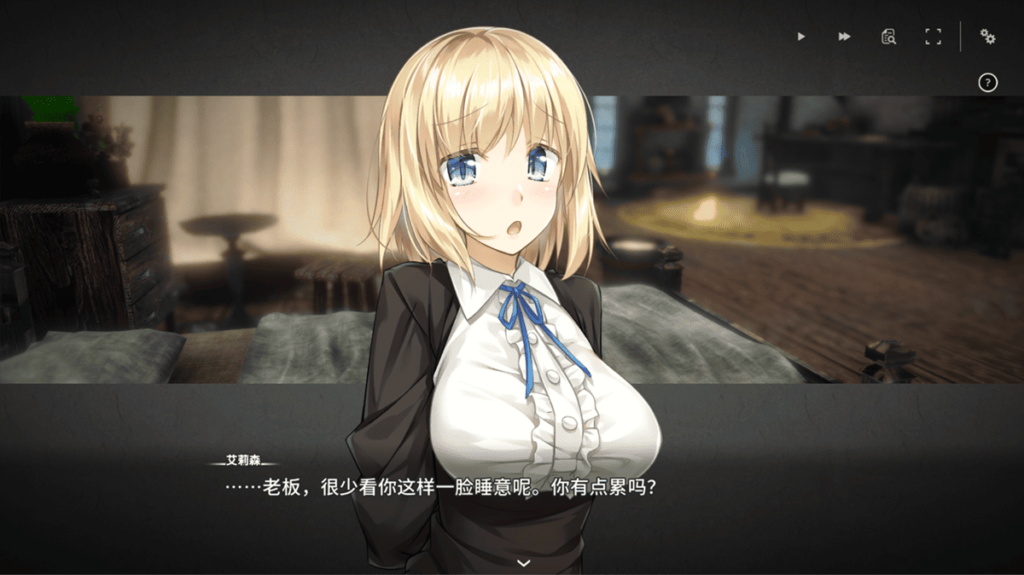Start auto-play with the play triangle icon
1024x575 pixels.
click(x=801, y=37)
